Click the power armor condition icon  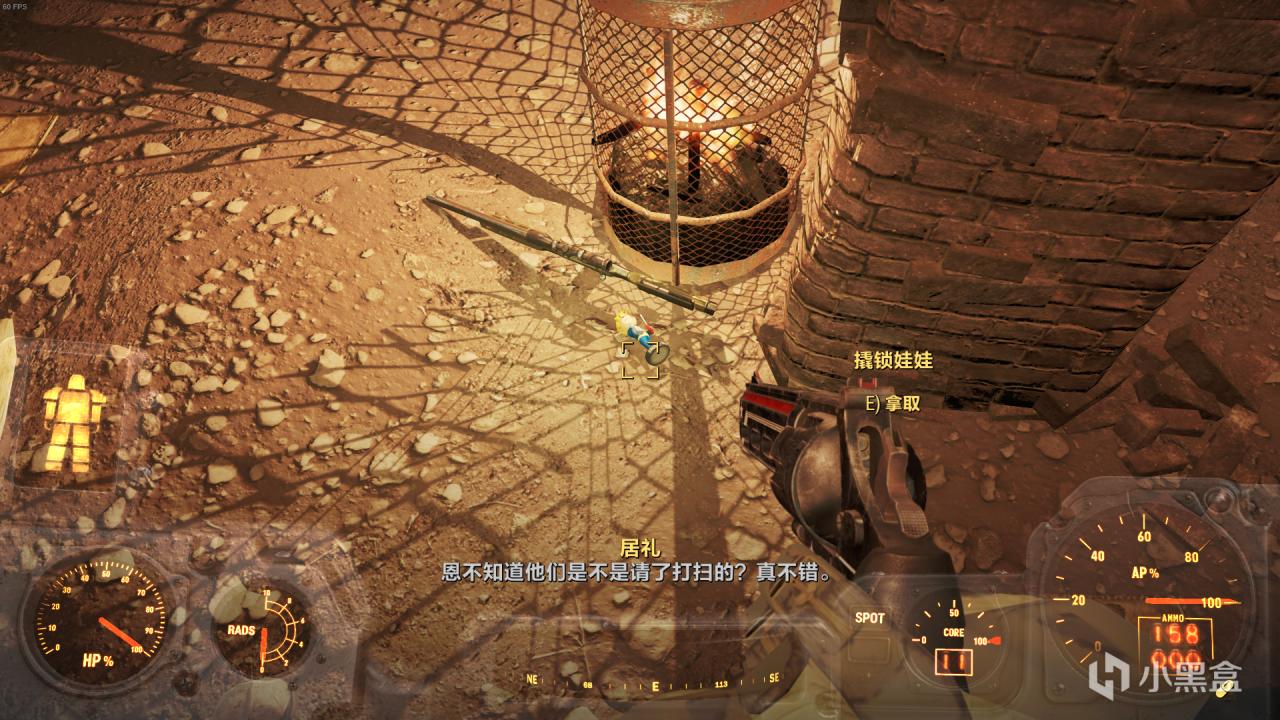[x=73, y=423]
